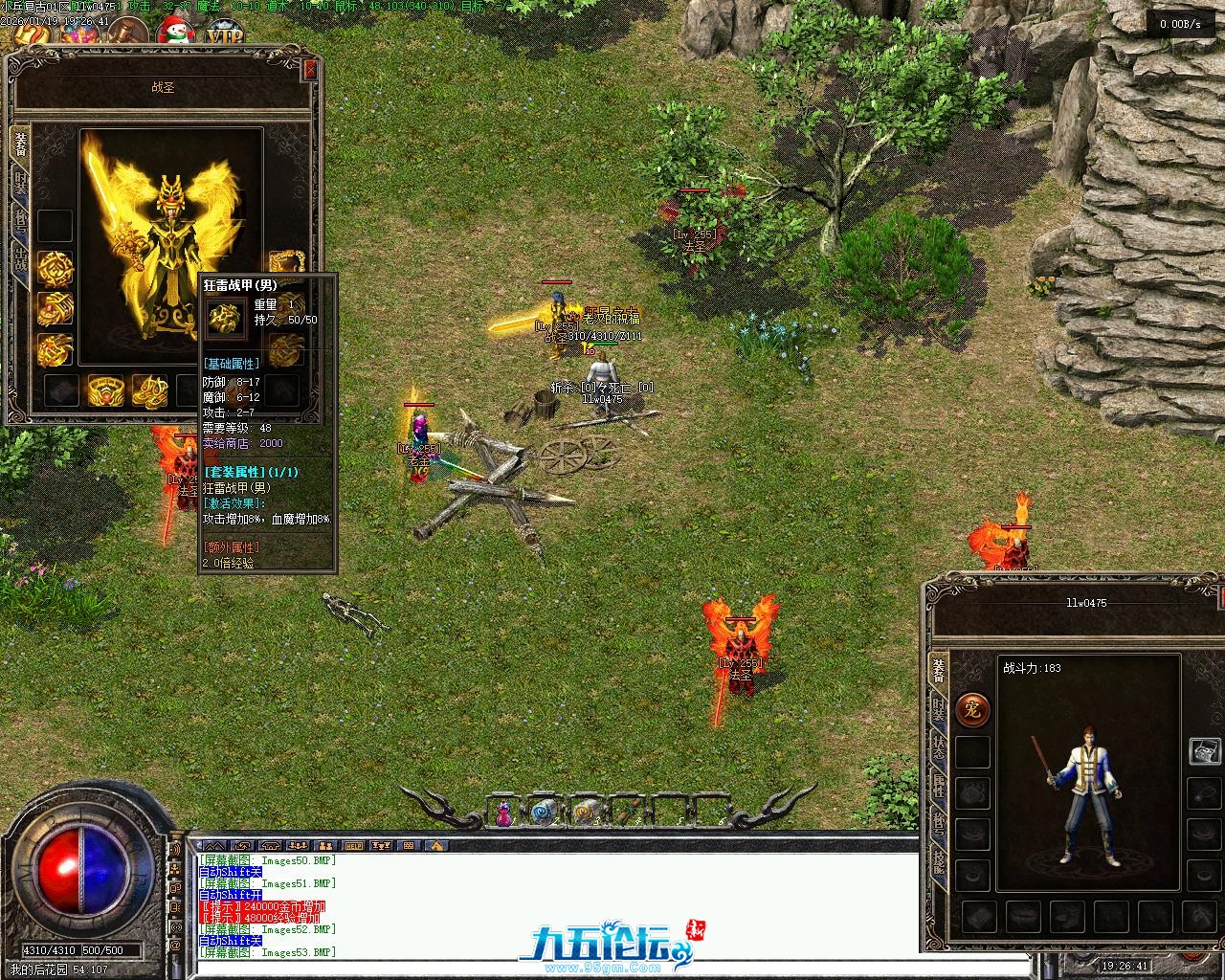Open the treasure chest icon in llw0475 panel
The height and width of the screenshot is (980, 1225).
pos(1204,751)
